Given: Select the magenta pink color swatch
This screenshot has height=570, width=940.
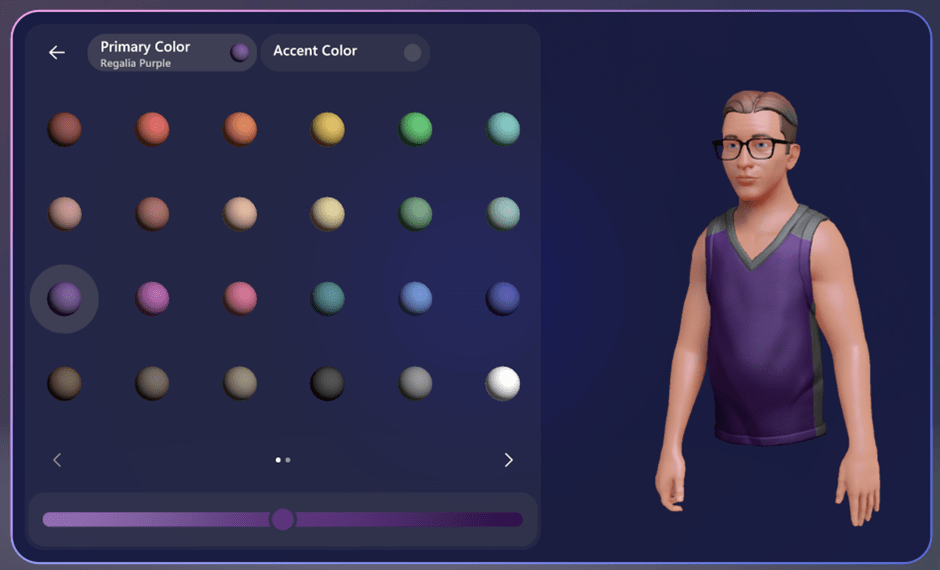Looking at the screenshot, I should 152,298.
